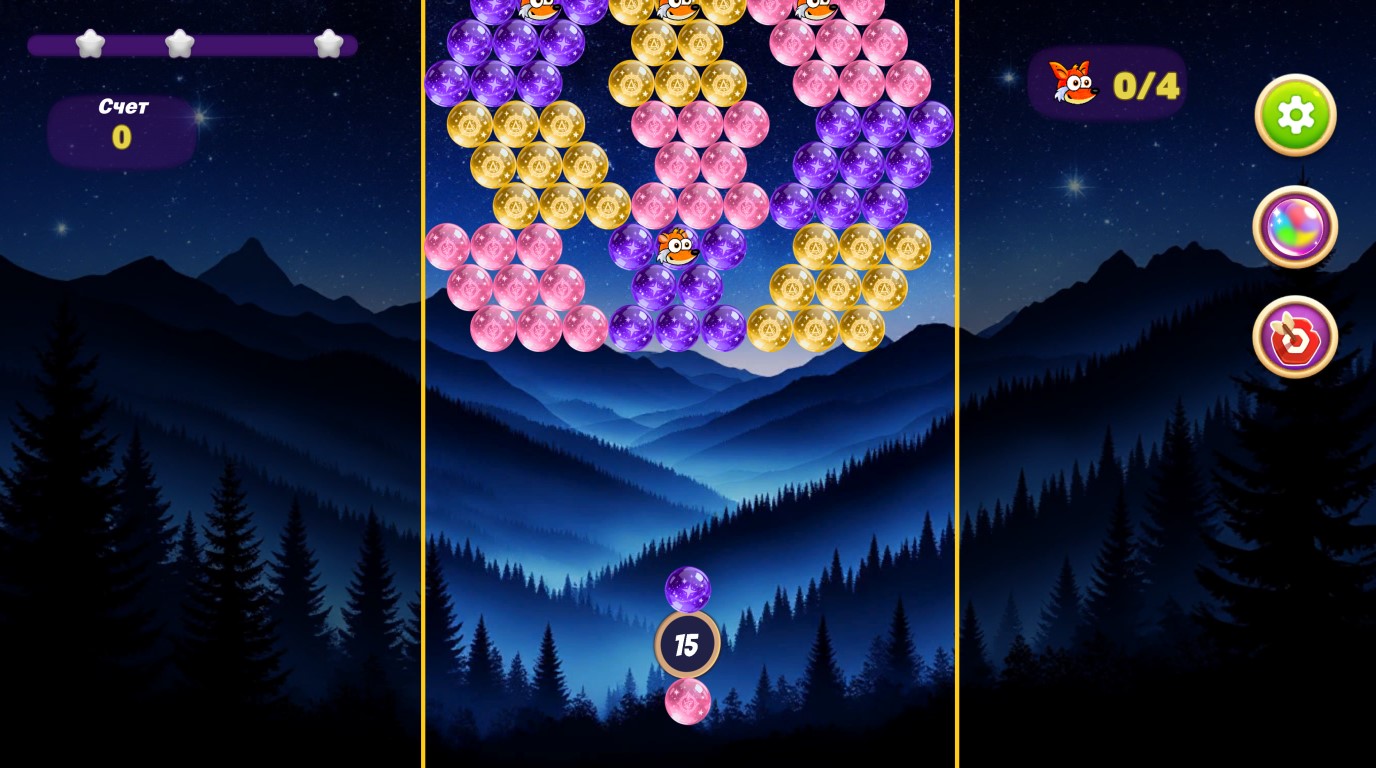Click the yellow 0/4 counter text
Viewport: 1376px width, 768px height.
point(1145,85)
